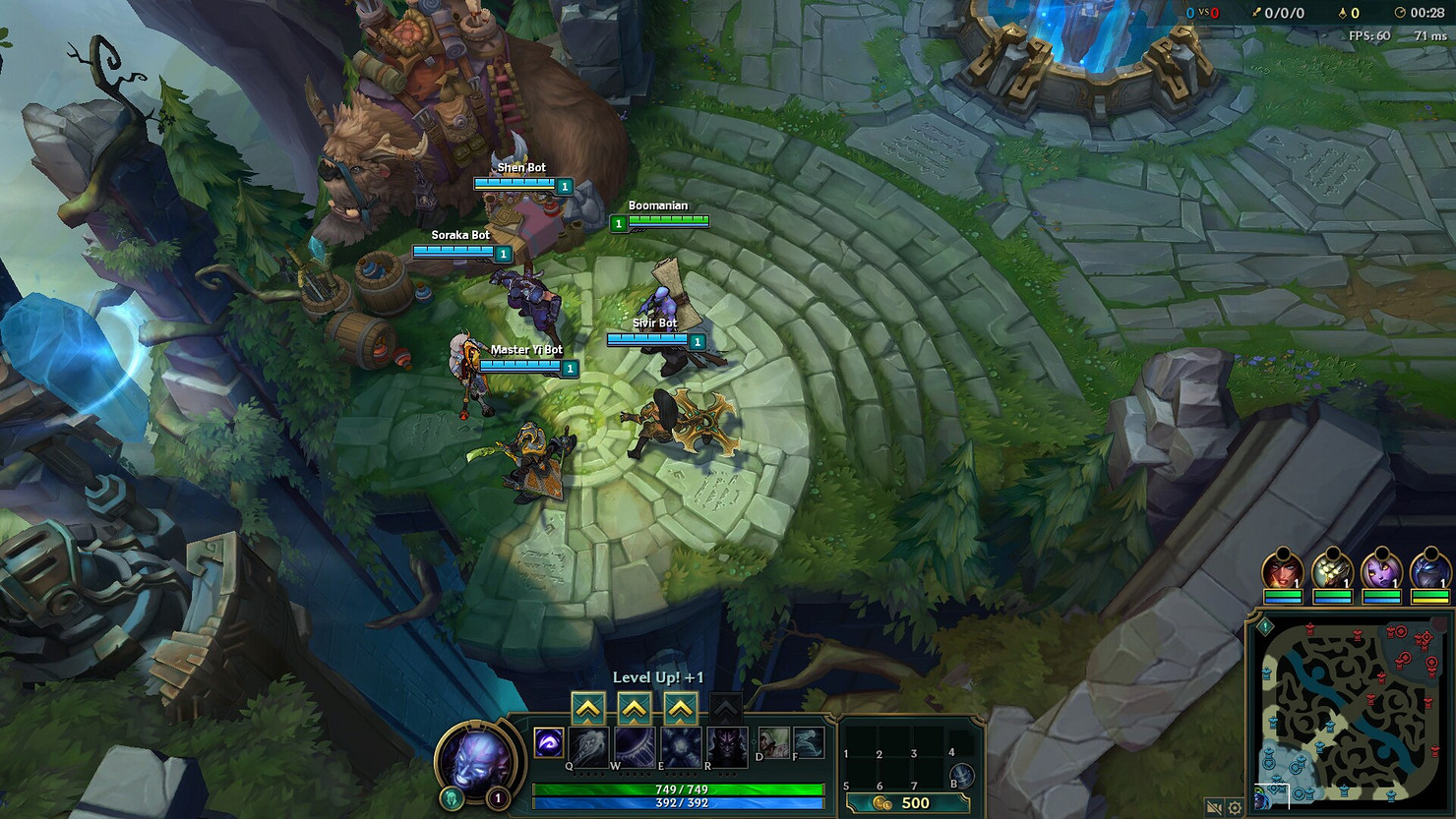Select Sivir's ally portrait
Viewport: 1456px width, 819px height.
(x=1283, y=570)
